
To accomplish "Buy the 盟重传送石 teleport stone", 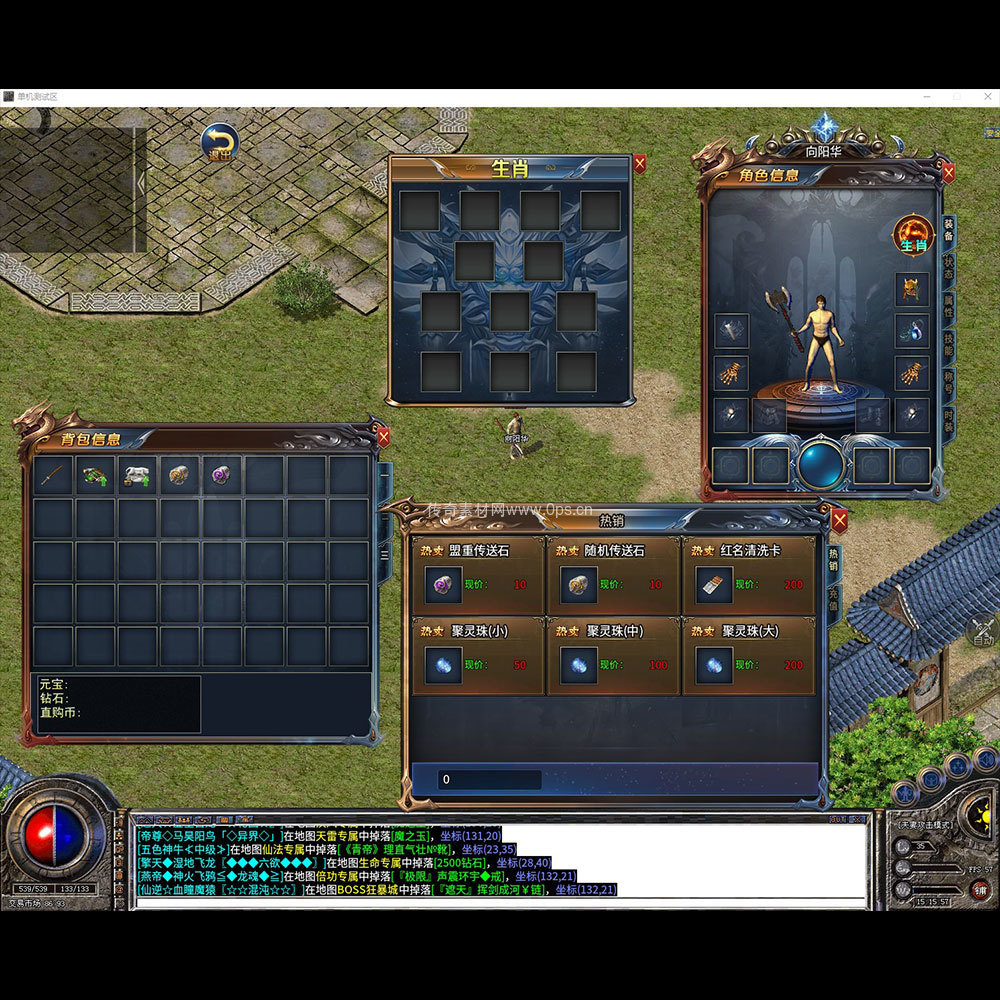I will tap(443, 585).
